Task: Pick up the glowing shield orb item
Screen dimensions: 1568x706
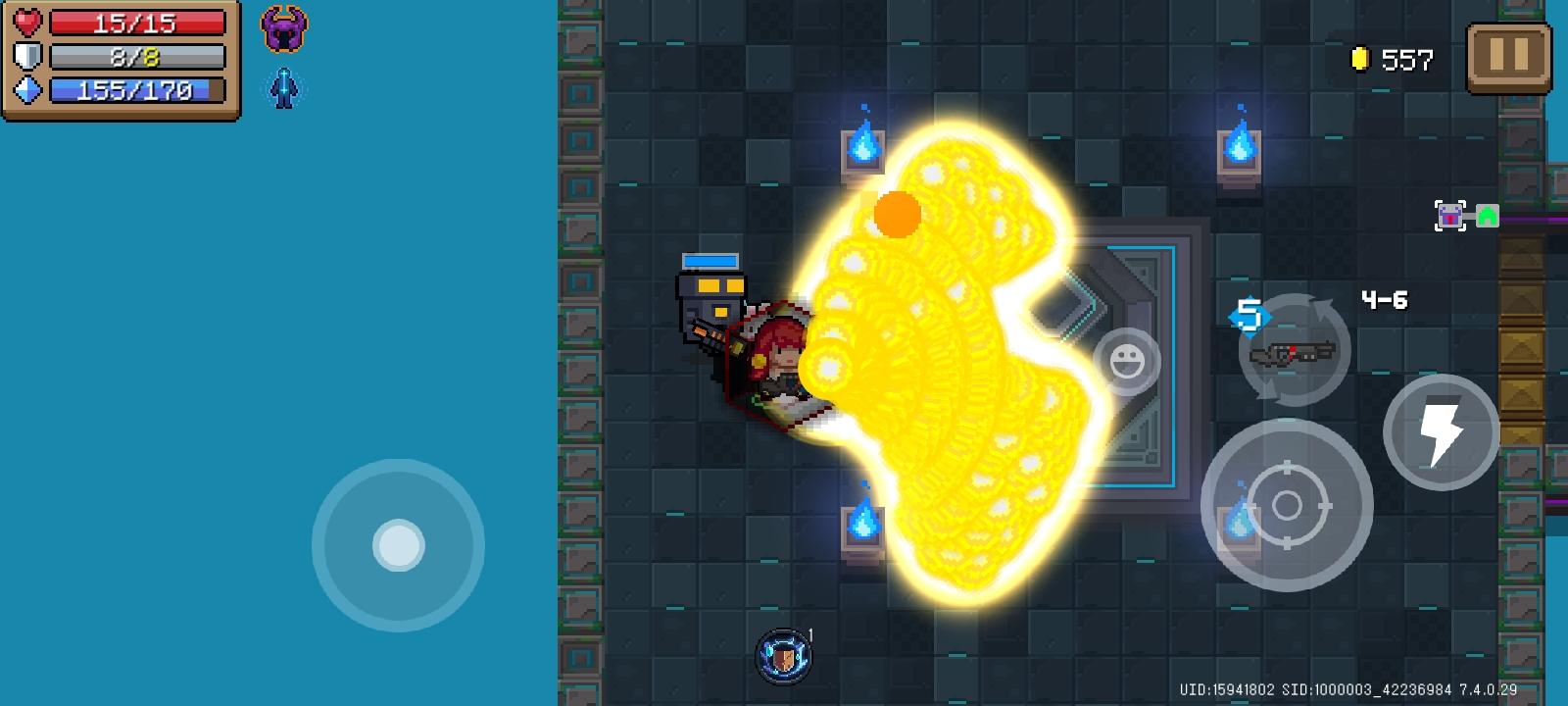Action: click(782, 655)
